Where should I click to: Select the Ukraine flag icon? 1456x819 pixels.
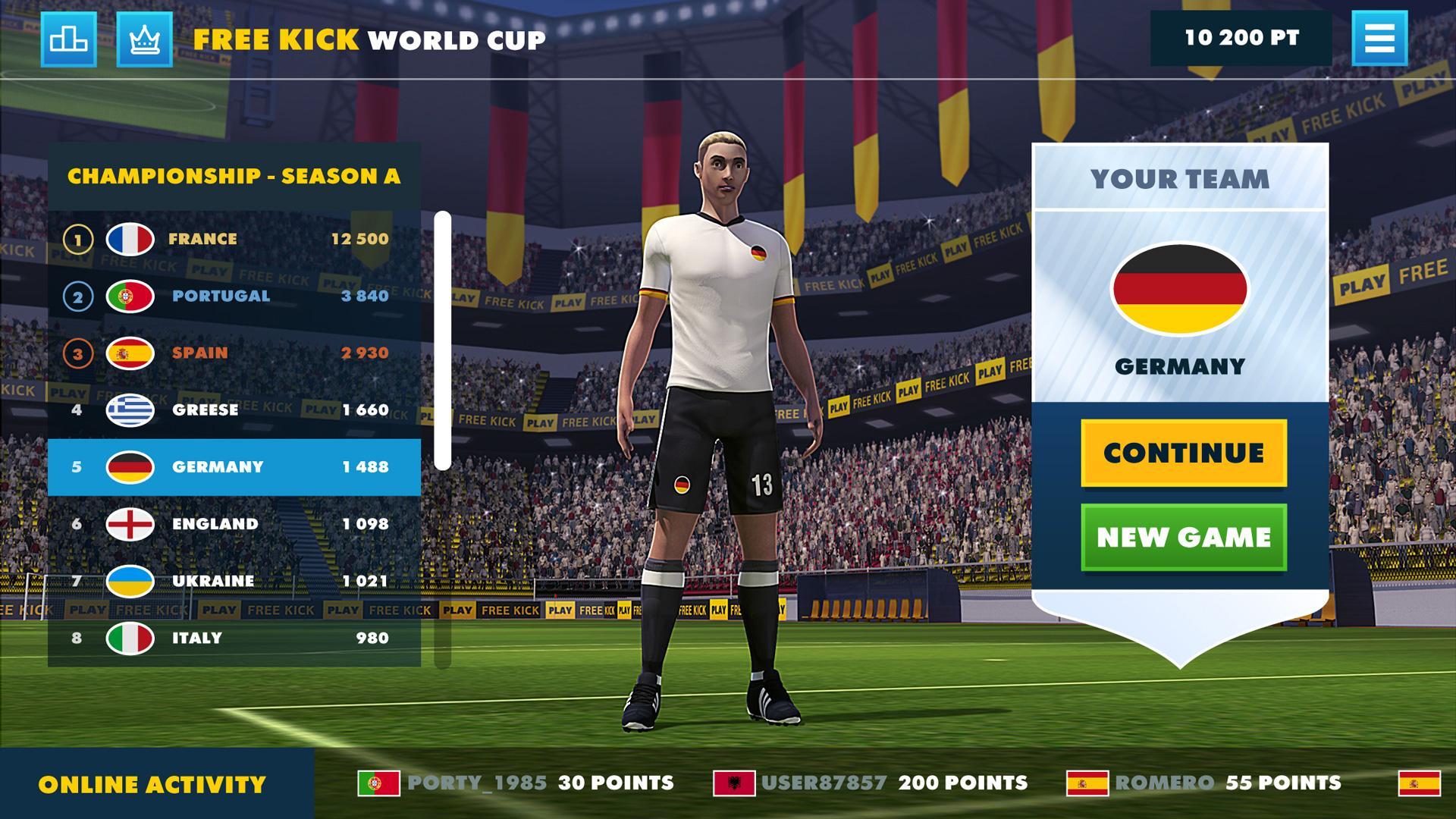point(129,580)
